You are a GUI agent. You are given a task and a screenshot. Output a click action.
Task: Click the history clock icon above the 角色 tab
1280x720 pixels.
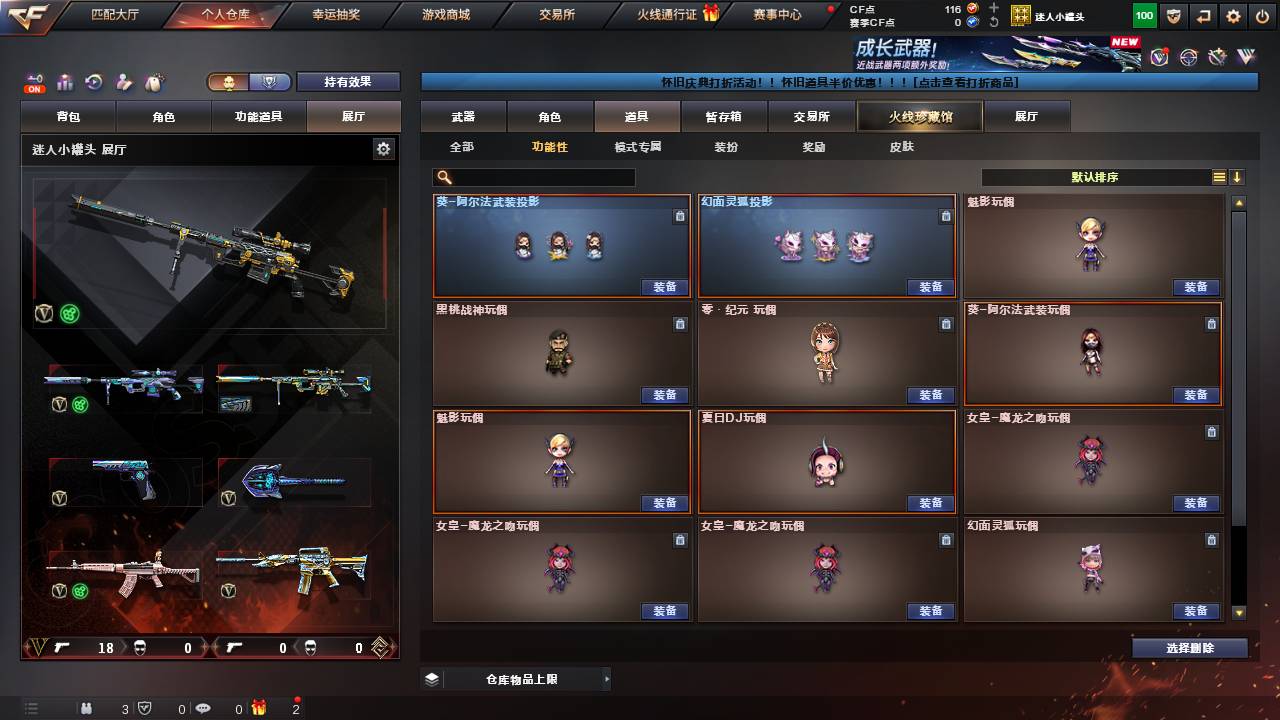92,80
